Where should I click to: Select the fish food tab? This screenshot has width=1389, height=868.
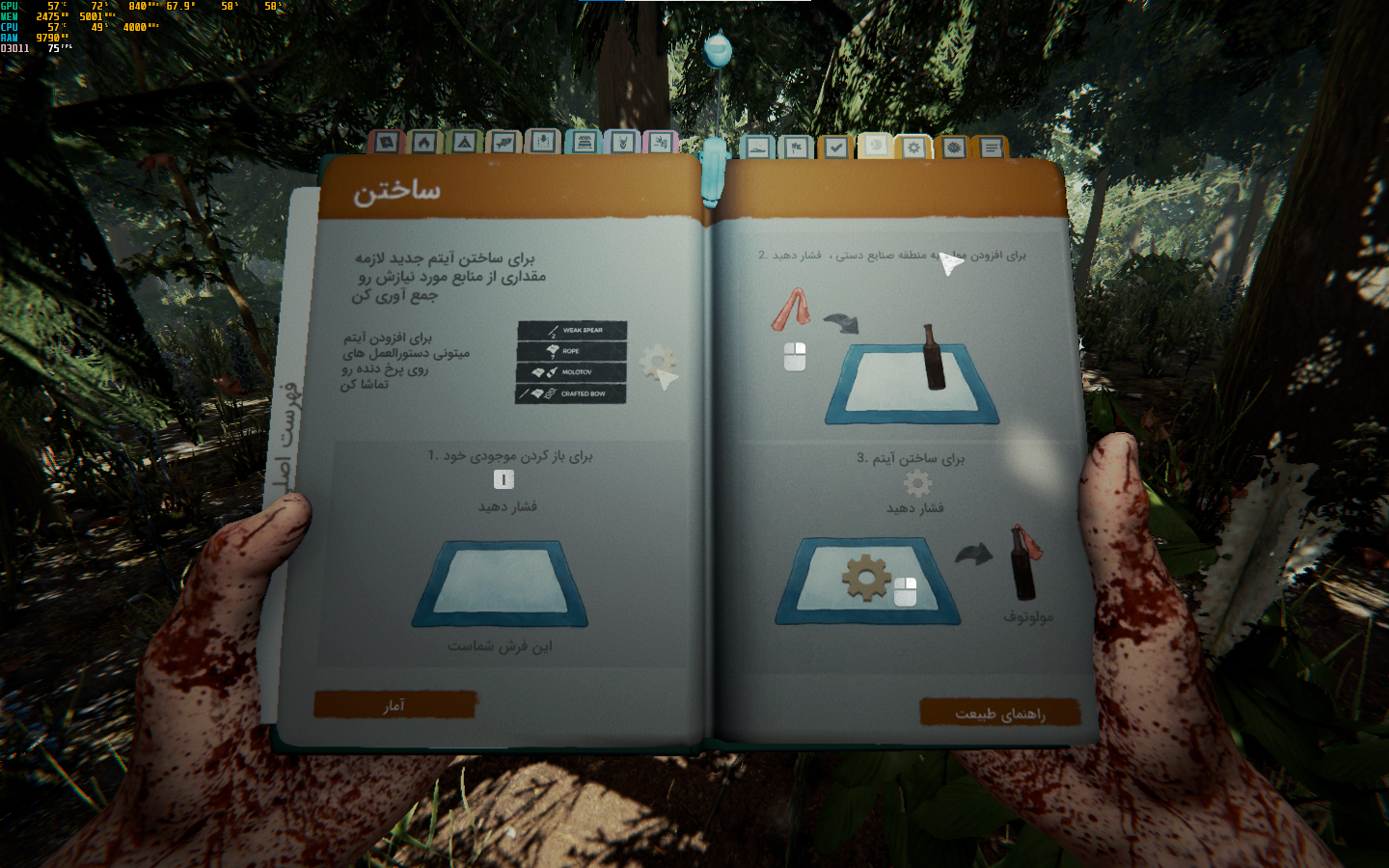(x=503, y=143)
